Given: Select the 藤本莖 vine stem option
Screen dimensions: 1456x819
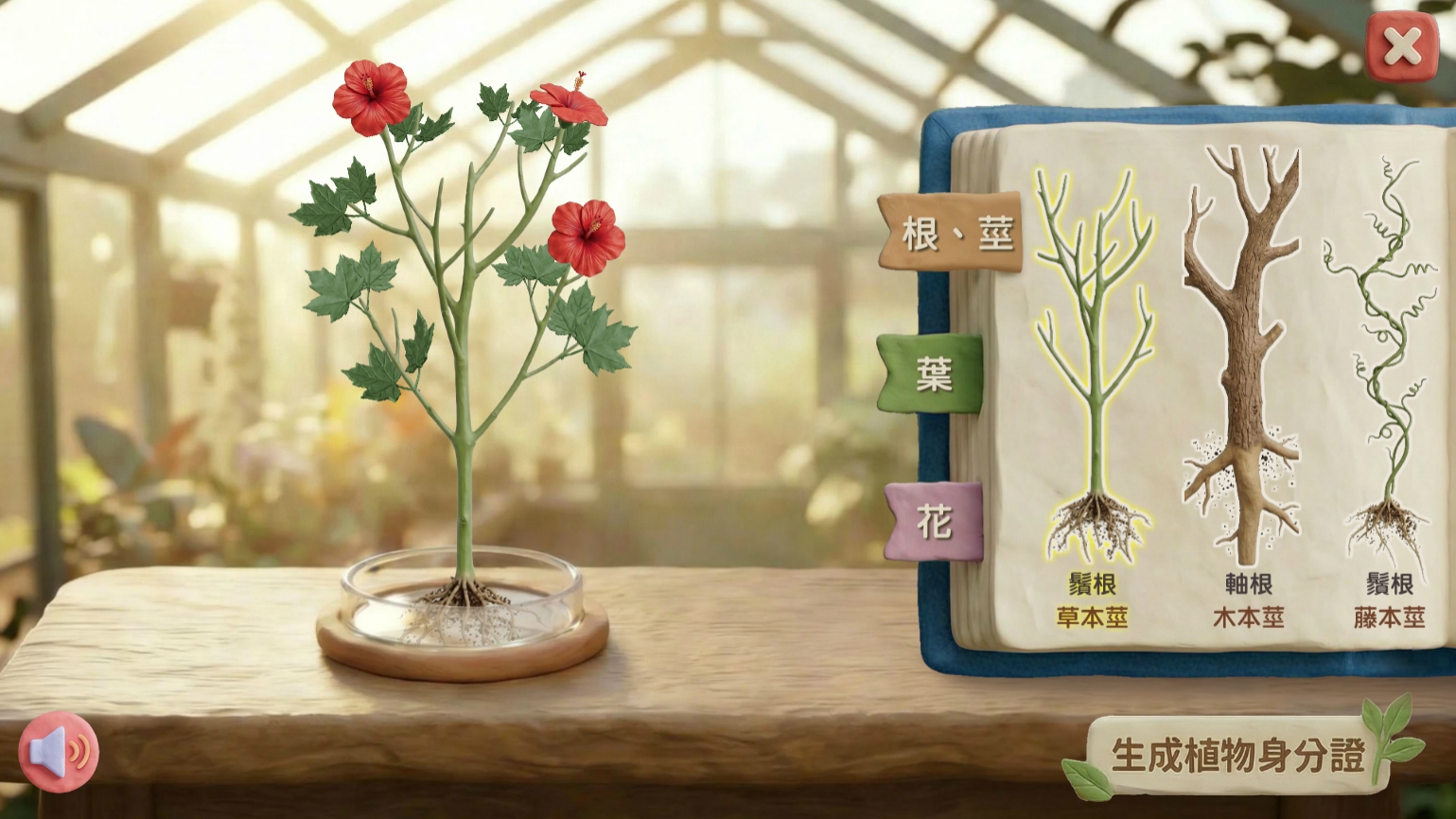Looking at the screenshot, I should click(1388, 378).
